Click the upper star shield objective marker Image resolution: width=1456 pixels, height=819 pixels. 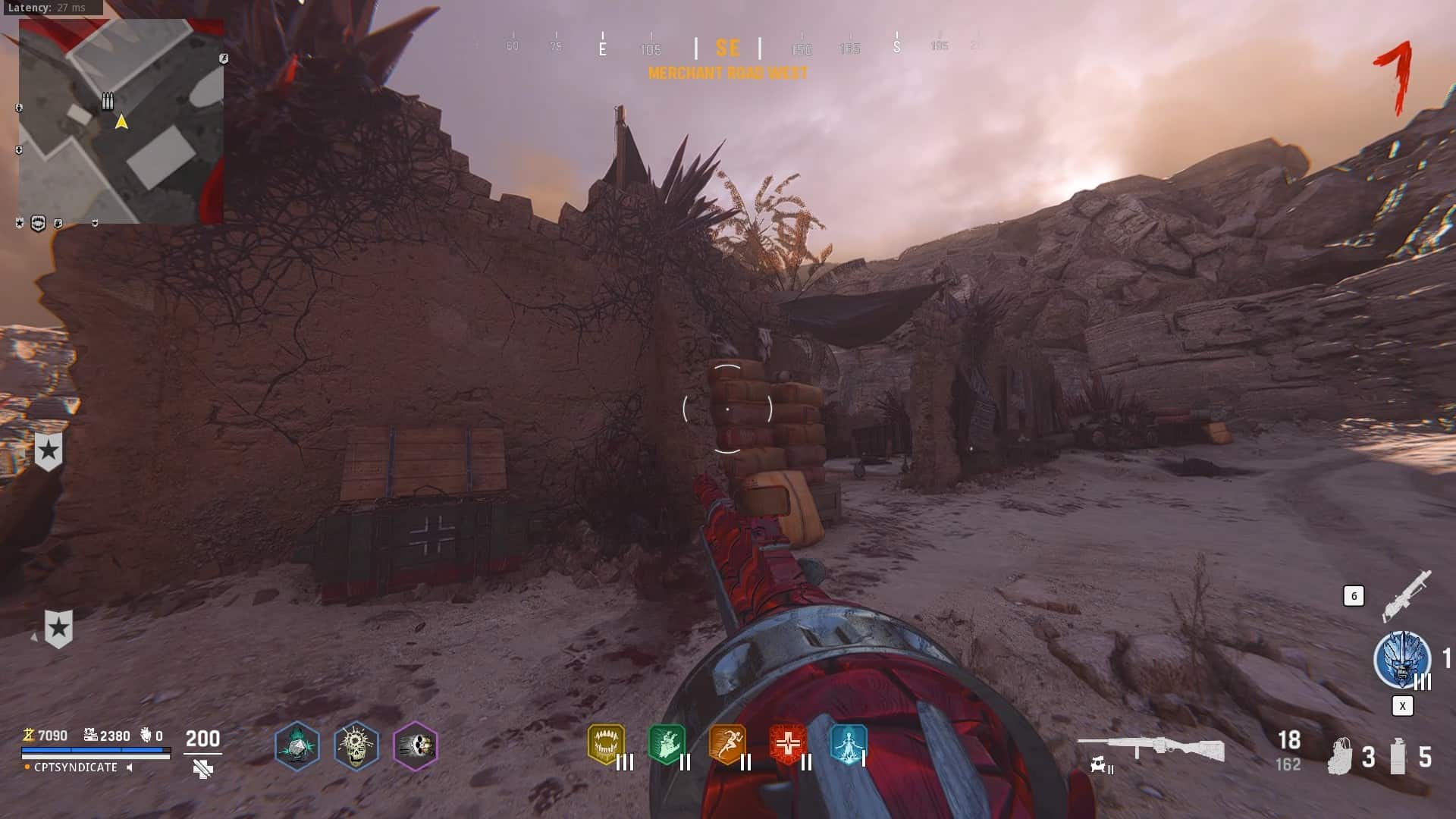(x=49, y=452)
